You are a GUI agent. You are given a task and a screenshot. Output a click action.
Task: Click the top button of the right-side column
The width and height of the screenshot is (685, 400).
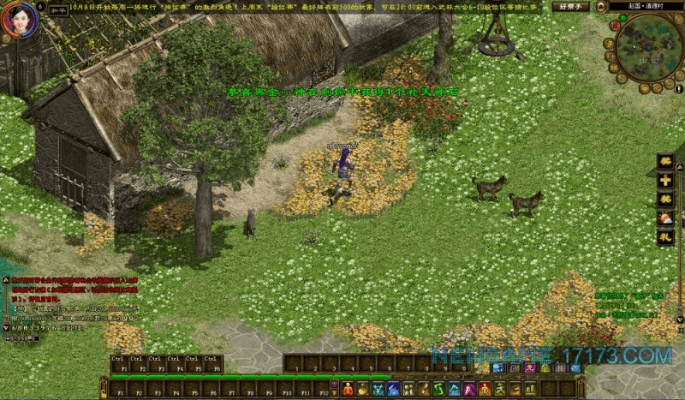[665, 161]
